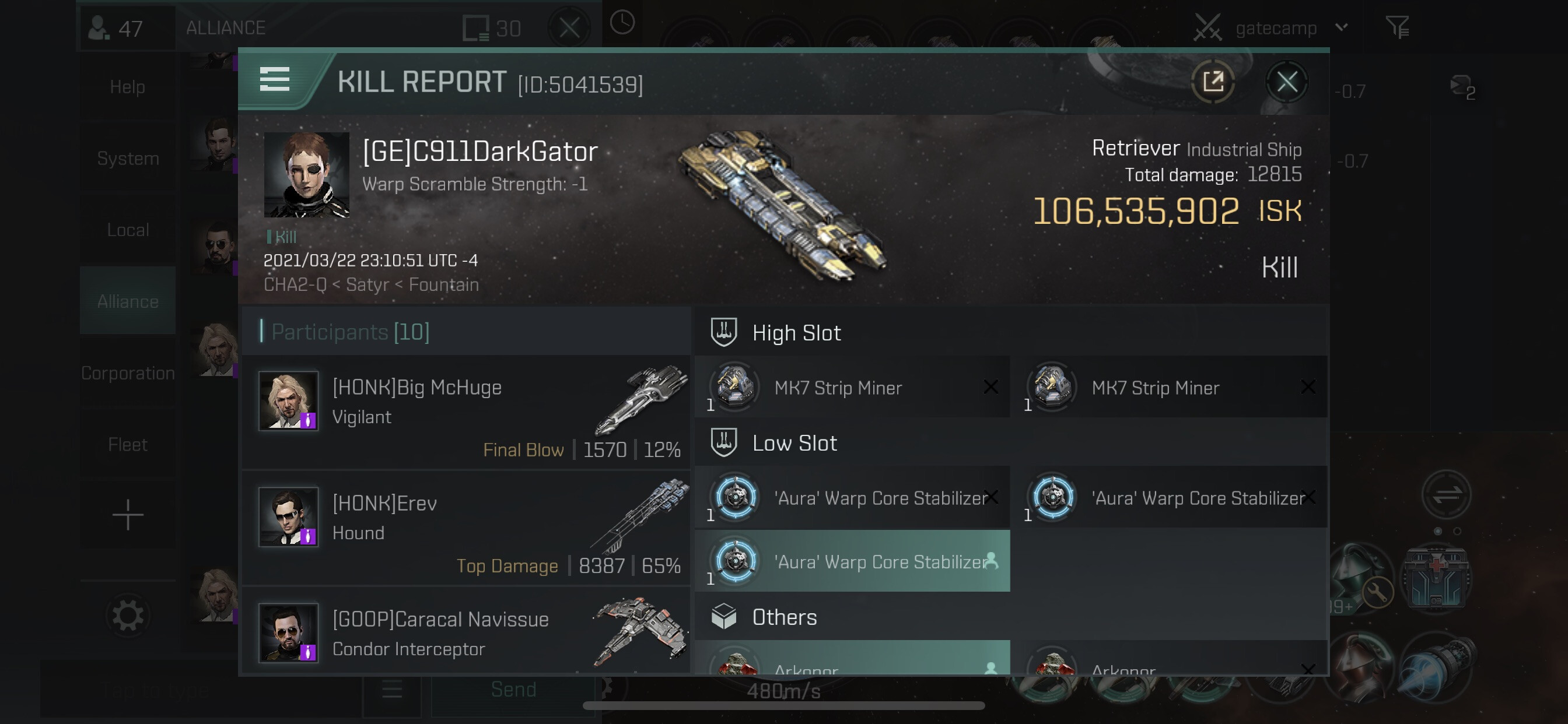Close the Kill Report window
The width and height of the screenshot is (1568, 724).
[1286, 82]
